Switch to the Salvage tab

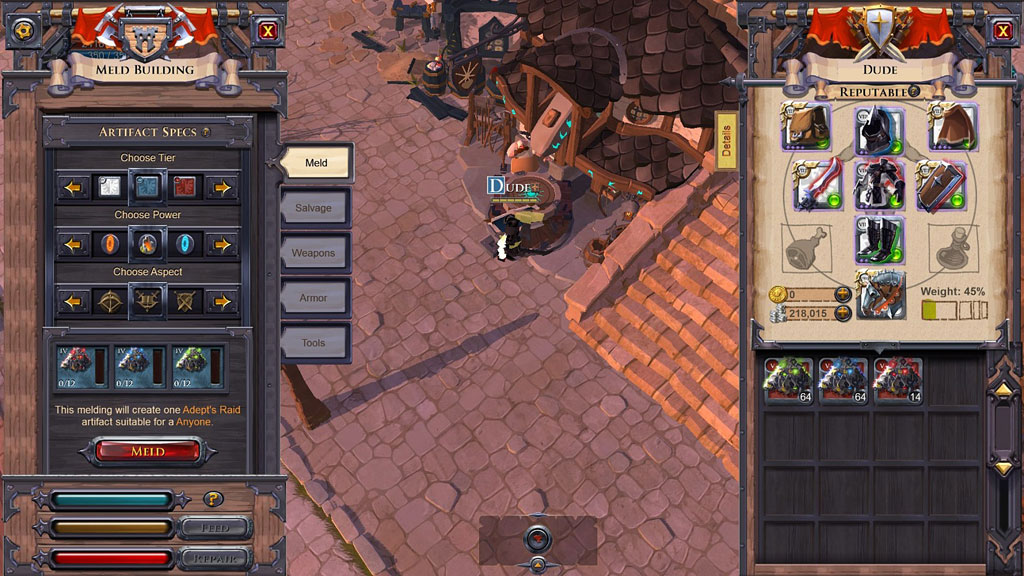[x=315, y=208]
